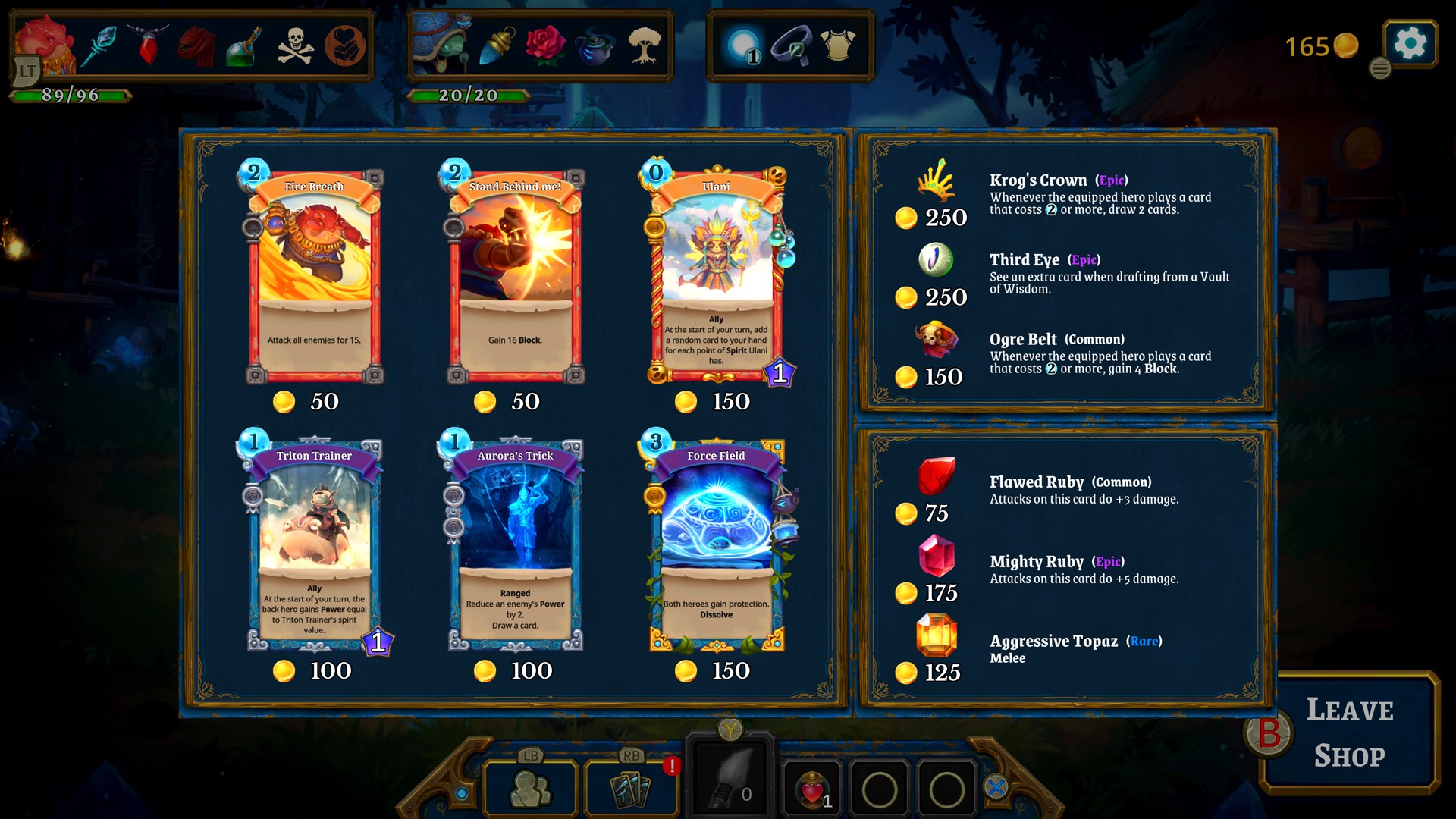The width and height of the screenshot is (1456, 819).
Task: Select the Krog's Crown icon in the shop
Action: [937, 182]
